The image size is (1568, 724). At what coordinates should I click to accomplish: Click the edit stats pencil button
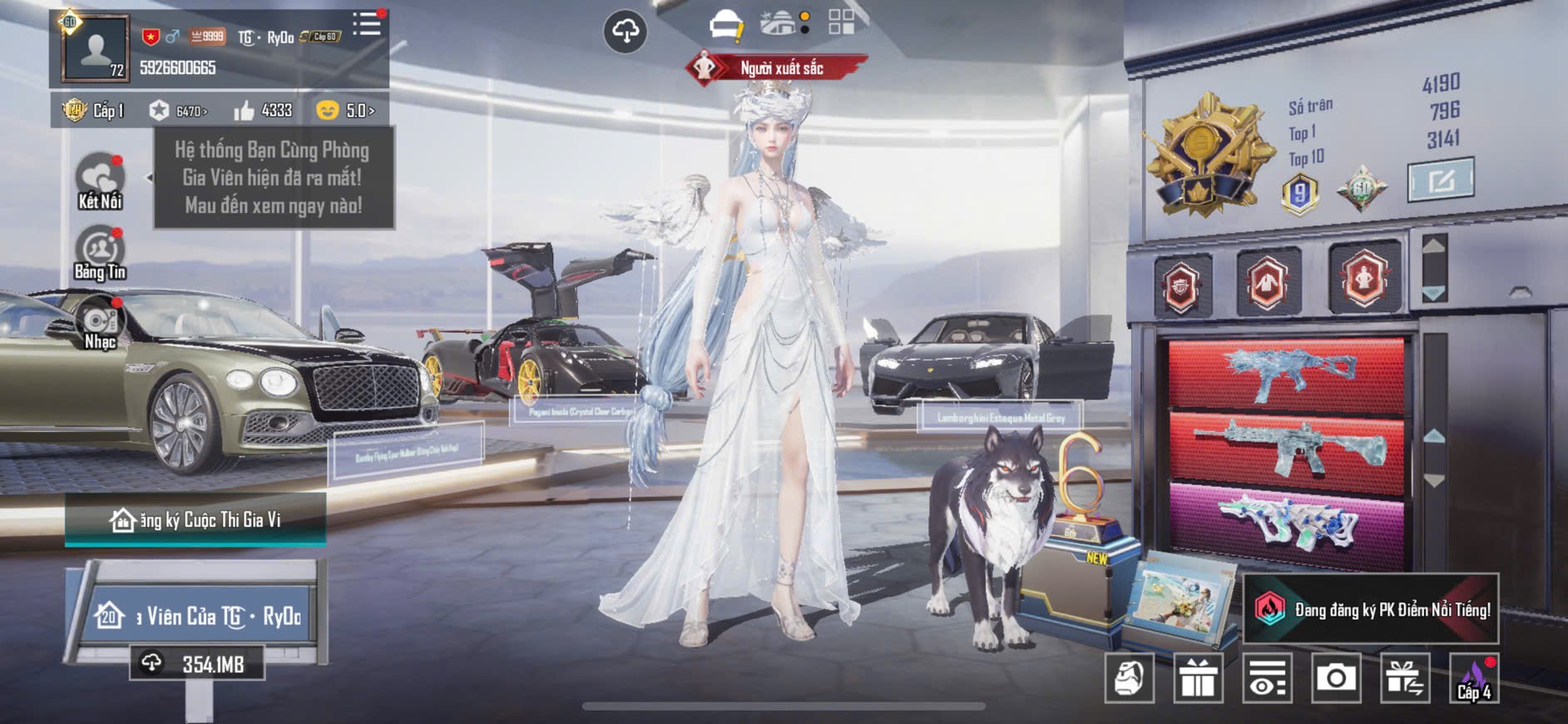[x=1440, y=180]
